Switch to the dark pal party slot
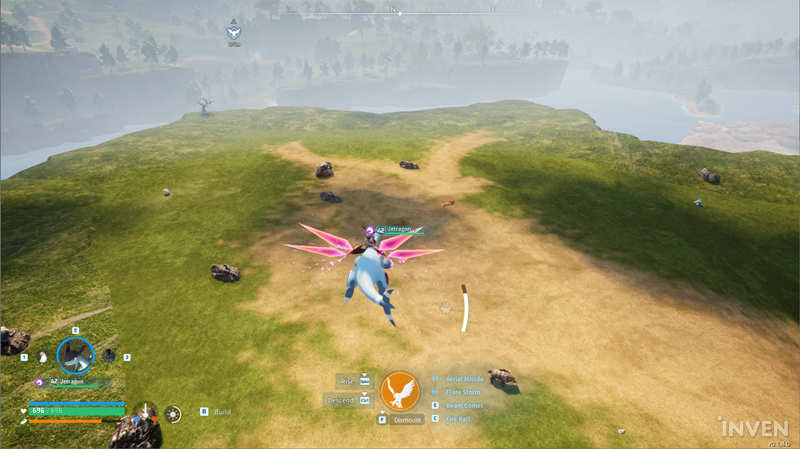The height and width of the screenshot is (449, 800). point(109,356)
